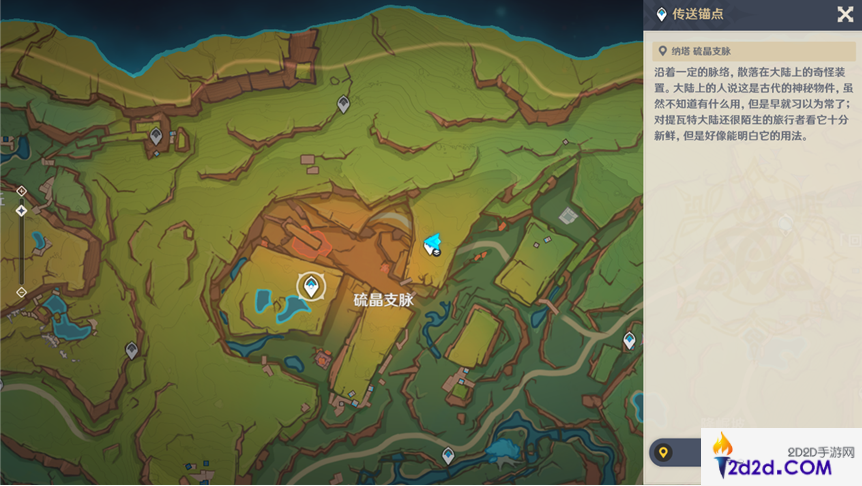Image resolution: width=862 pixels, height=486 pixels.
Task: Choose the grey waypoint in lower-left map area
Action: point(131,349)
